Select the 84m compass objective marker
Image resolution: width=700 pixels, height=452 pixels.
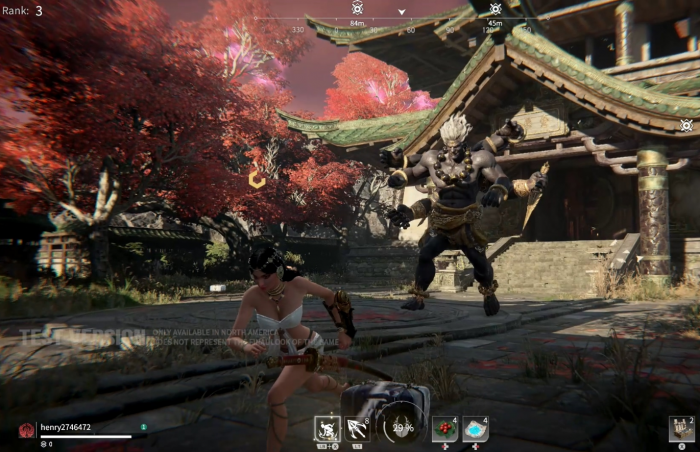357,8
